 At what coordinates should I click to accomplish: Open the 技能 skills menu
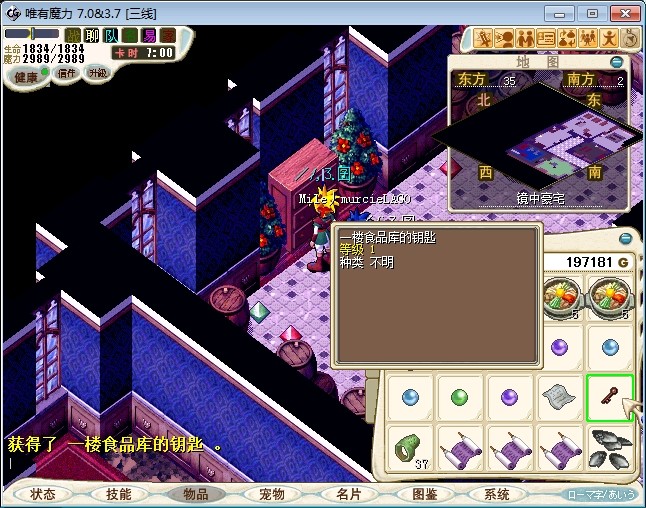[119, 494]
